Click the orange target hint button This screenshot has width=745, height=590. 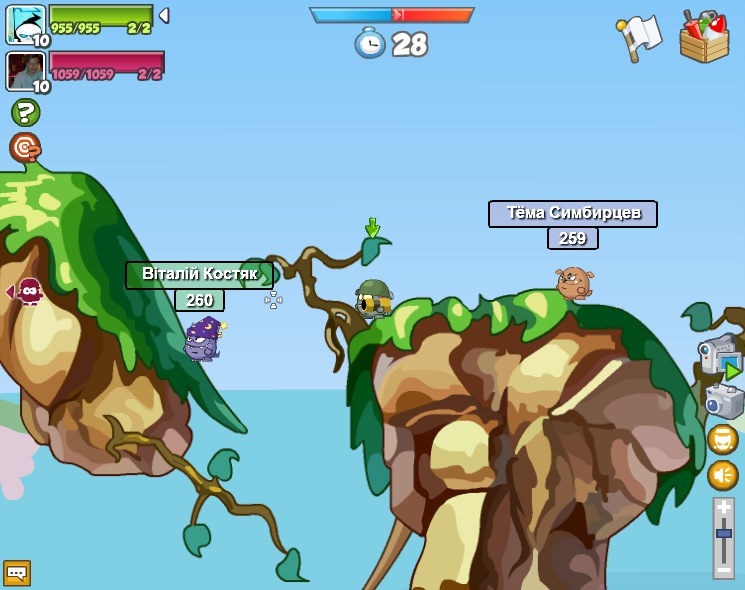coord(25,148)
